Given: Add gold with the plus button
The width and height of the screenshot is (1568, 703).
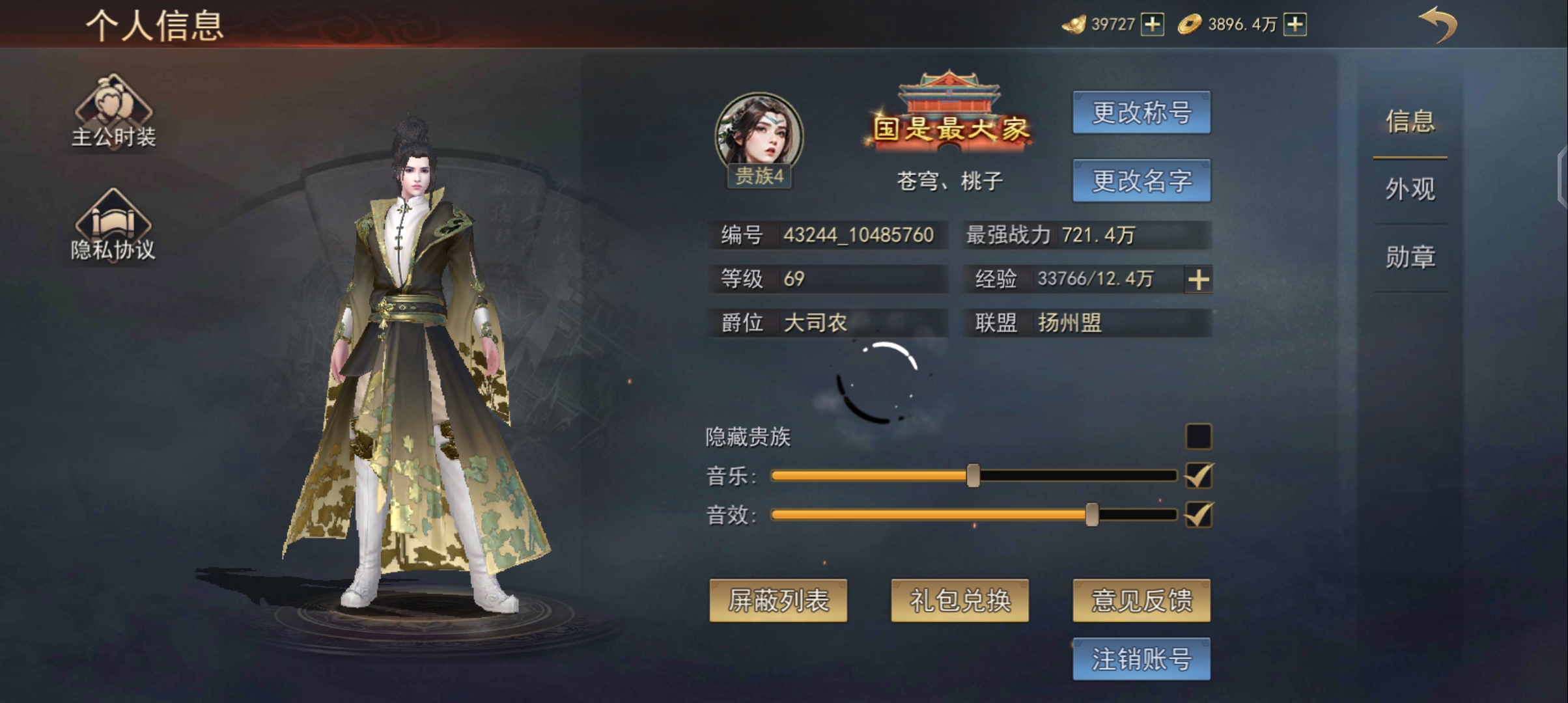Looking at the screenshot, I should pyautogui.click(x=1295, y=23).
